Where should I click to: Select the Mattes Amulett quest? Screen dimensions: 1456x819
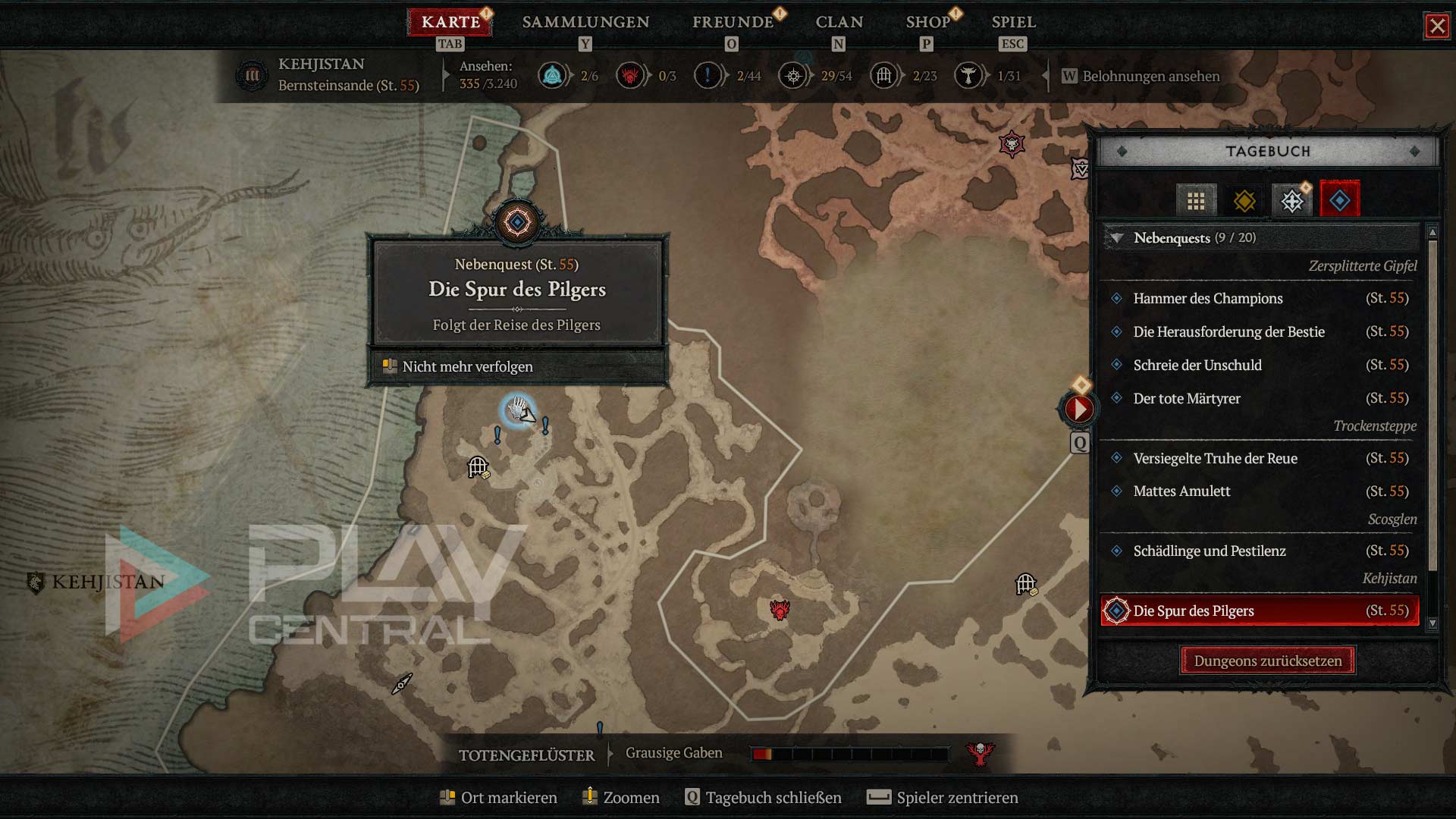tap(1181, 491)
